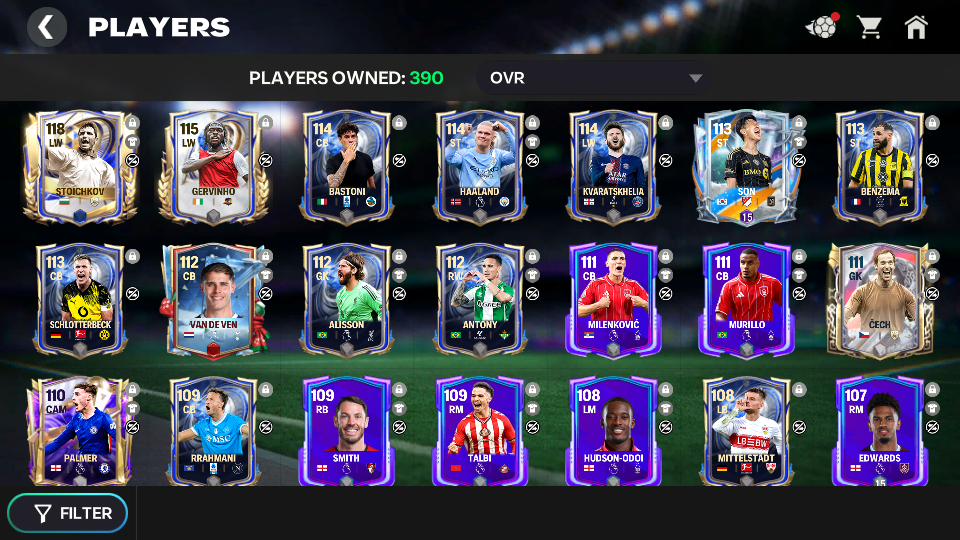The width and height of the screenshot is (960, 540).
Task: Pick the Alisson goalkeeper card
Action: 346,300
